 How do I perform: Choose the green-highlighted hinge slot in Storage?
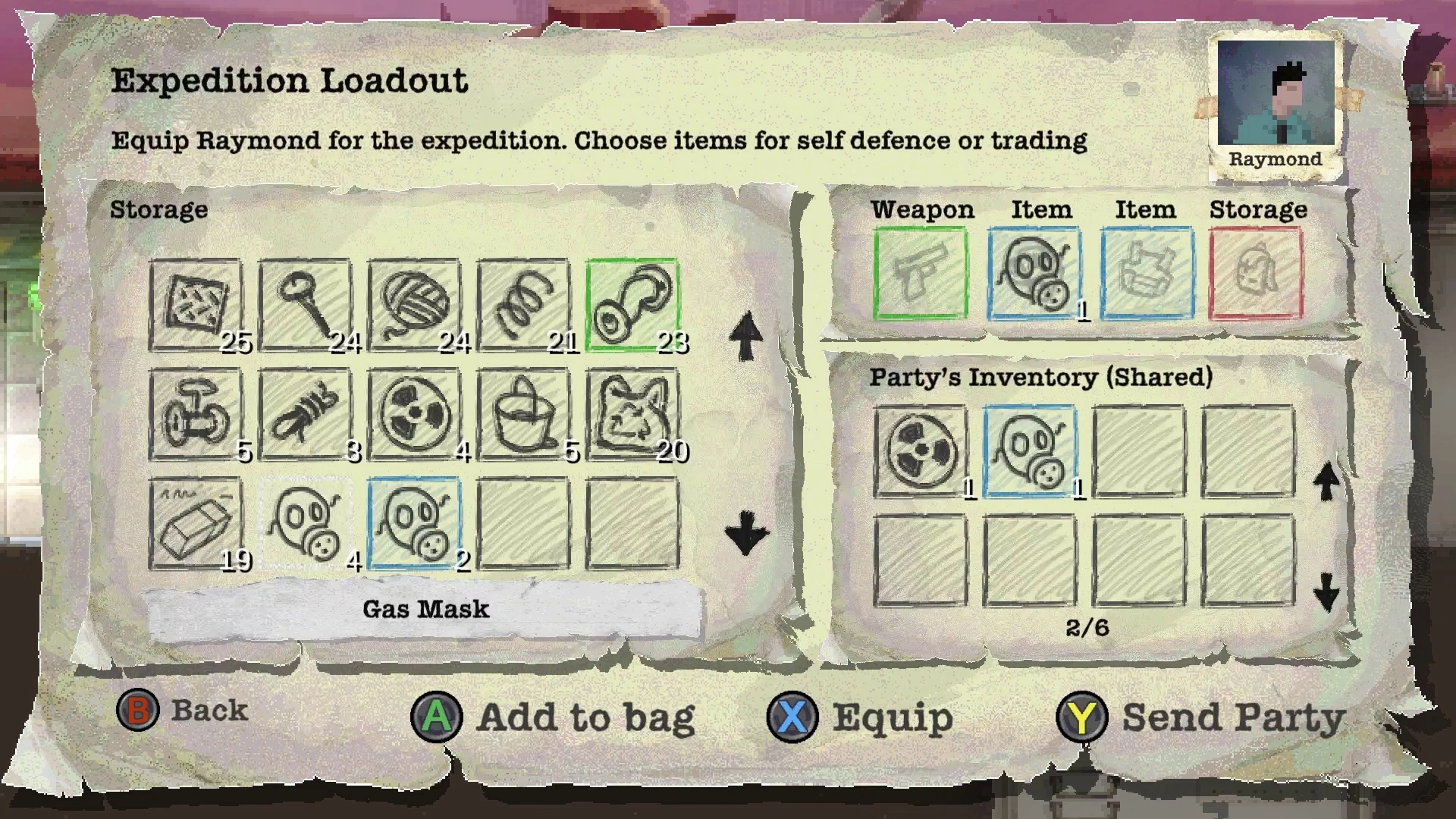pos(632,305)
